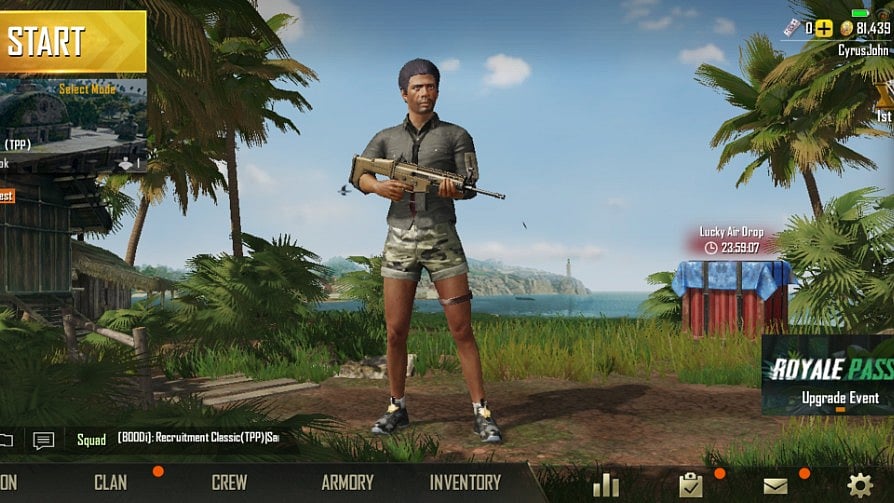The height and width of the screenshot is (503, 894).
Task: Check the mail envelope icon
Action: click(775, 485)
